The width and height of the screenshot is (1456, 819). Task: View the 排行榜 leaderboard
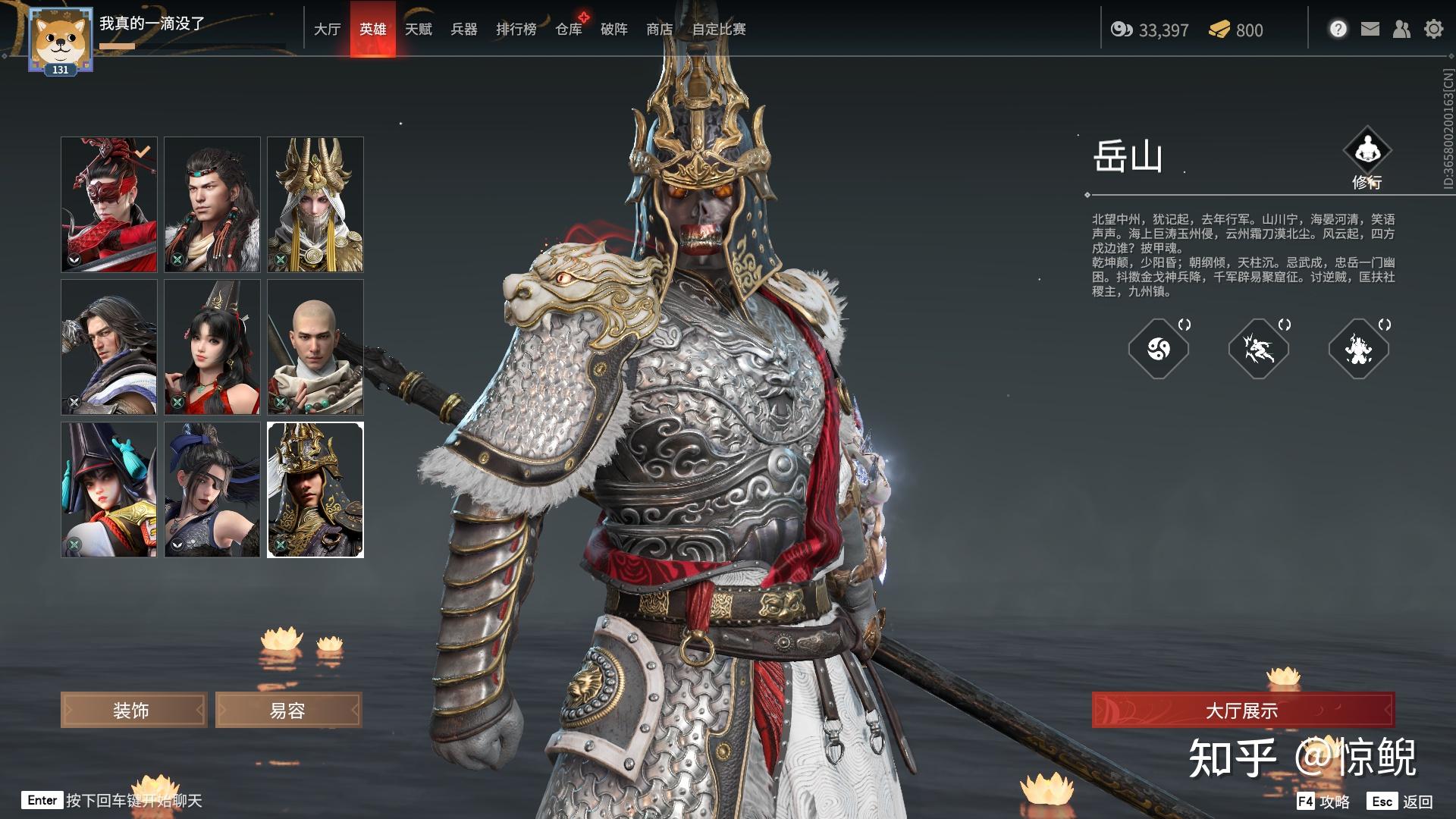[516, 30]
